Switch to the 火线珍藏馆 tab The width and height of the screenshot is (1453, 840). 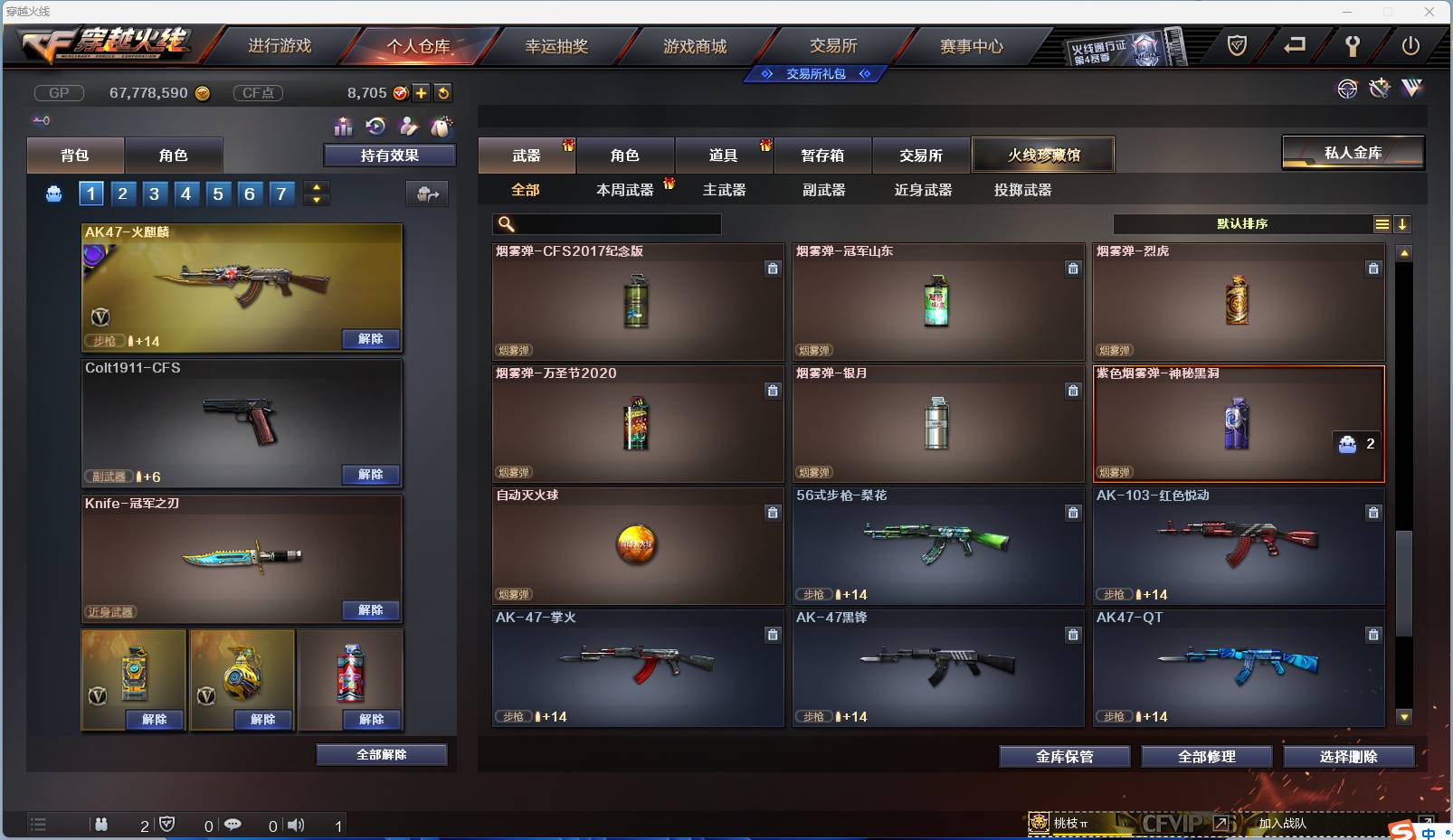[1044, 155]
